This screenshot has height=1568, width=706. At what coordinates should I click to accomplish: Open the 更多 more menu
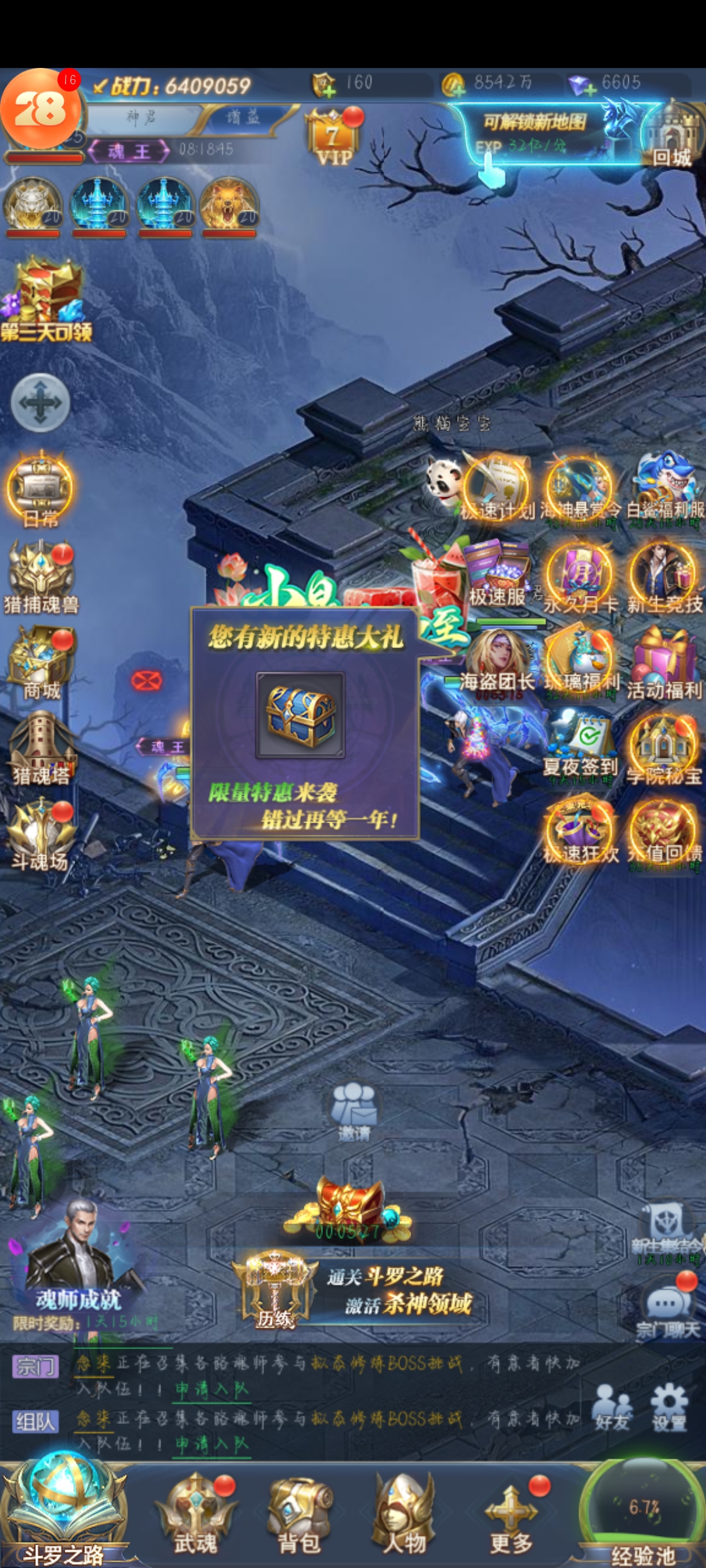click(x=511, y=1512)
